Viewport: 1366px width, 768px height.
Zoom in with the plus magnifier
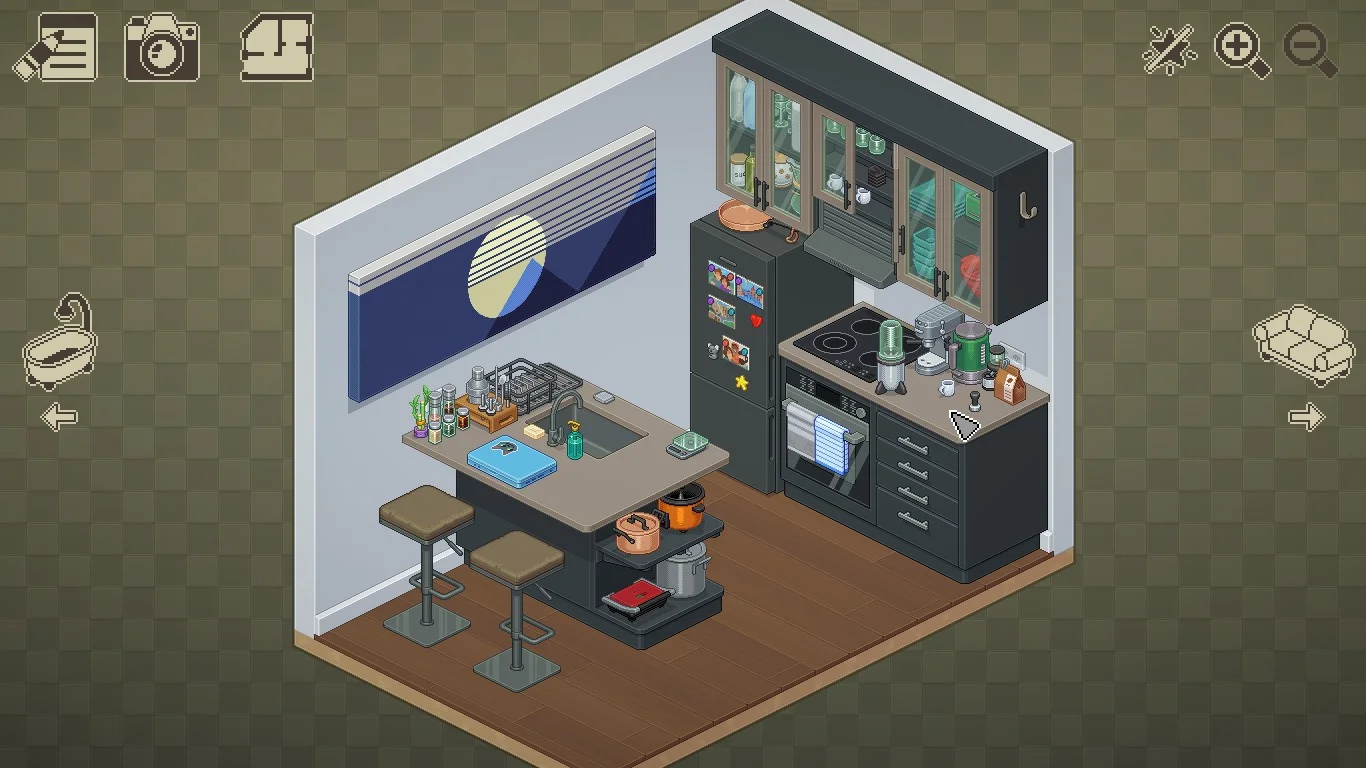click(x=1241, y=49)
